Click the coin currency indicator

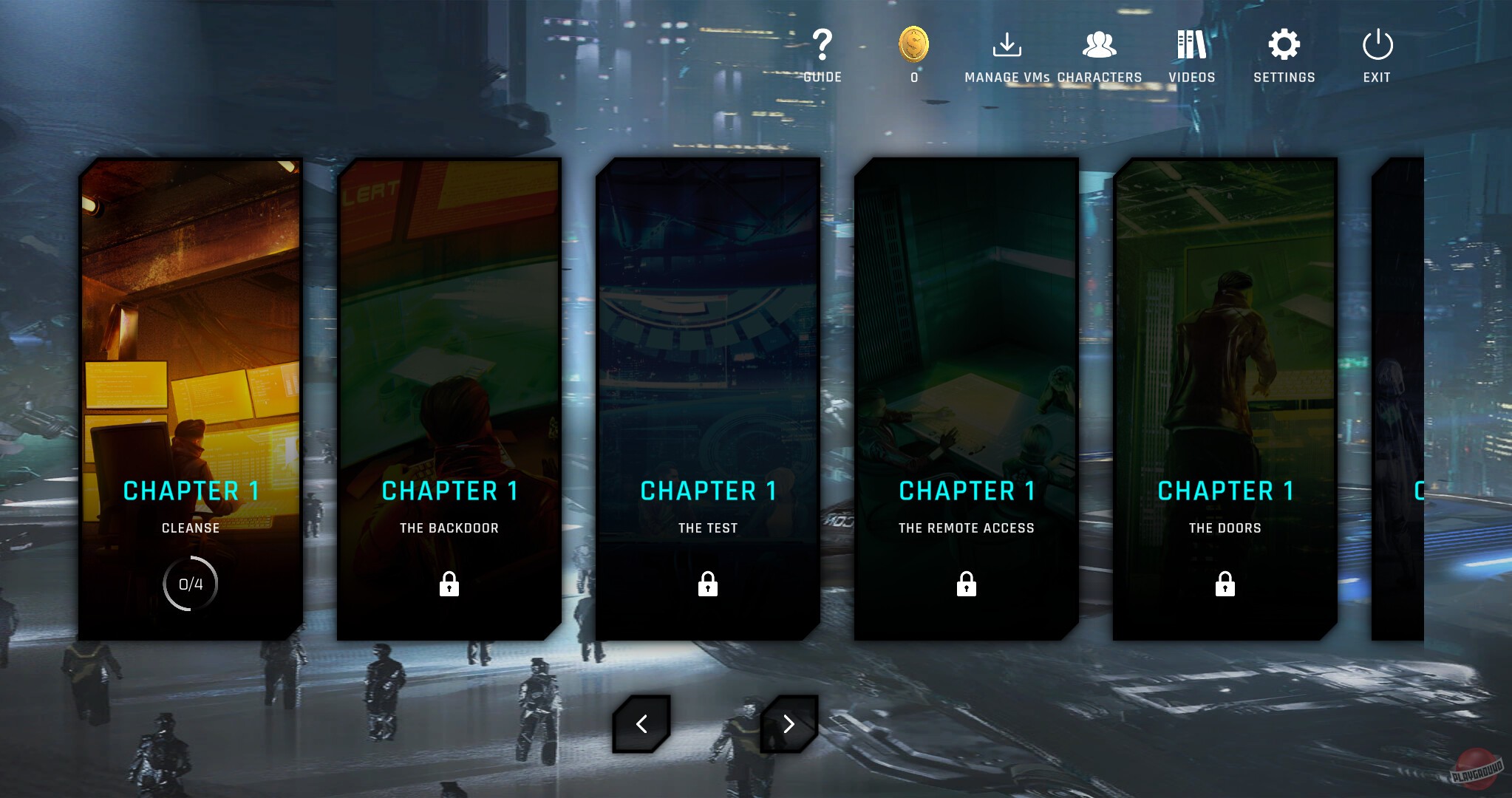click(x=913, y=46)
